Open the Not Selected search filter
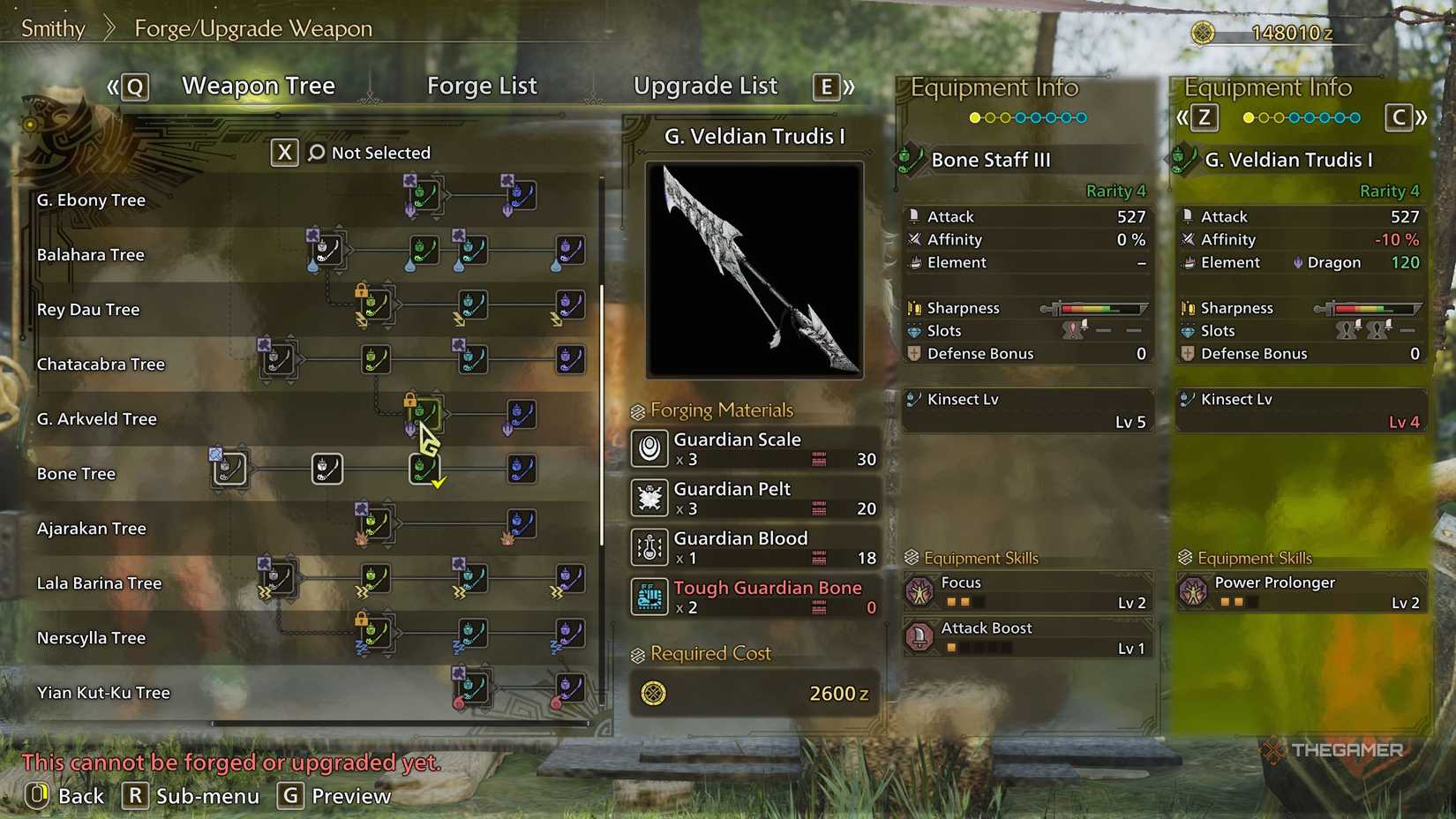 coord(369,153)
